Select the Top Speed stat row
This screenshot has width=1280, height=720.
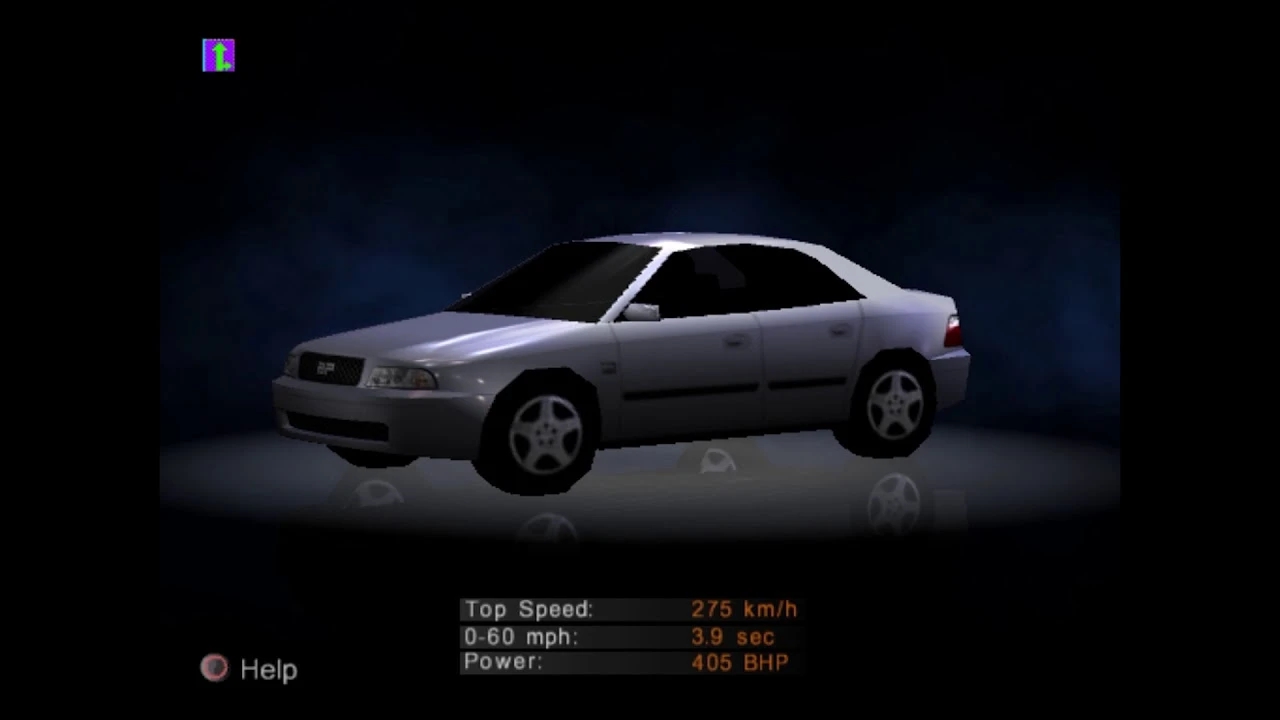(600, 608)
